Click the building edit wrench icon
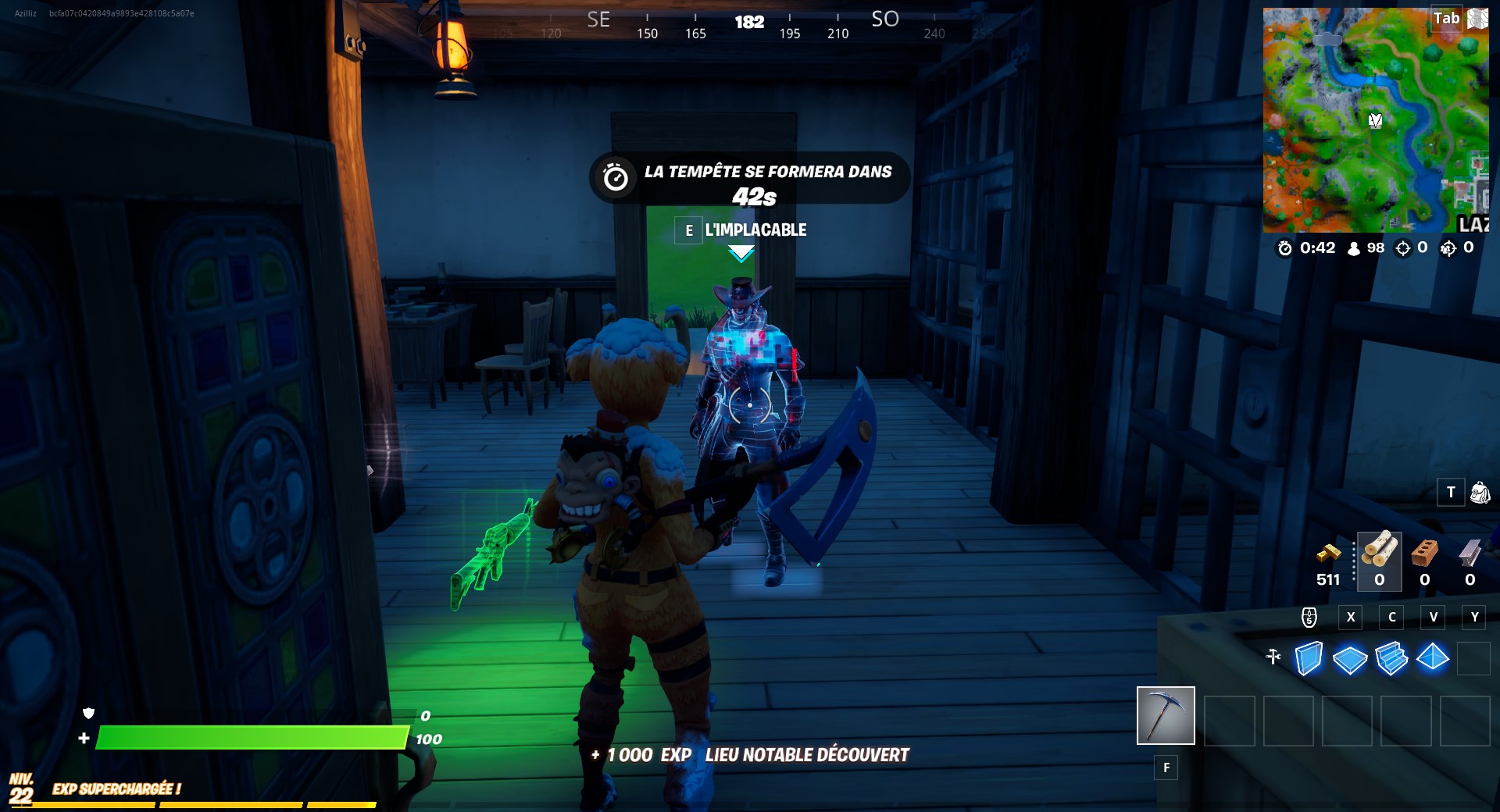 tap(1273, 658)
